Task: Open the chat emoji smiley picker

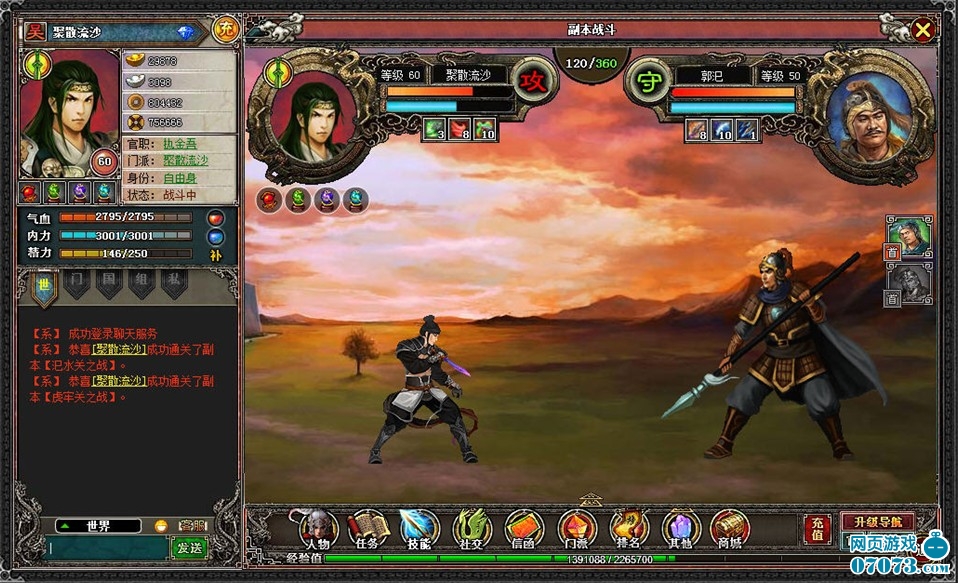Action: [161, 526]
